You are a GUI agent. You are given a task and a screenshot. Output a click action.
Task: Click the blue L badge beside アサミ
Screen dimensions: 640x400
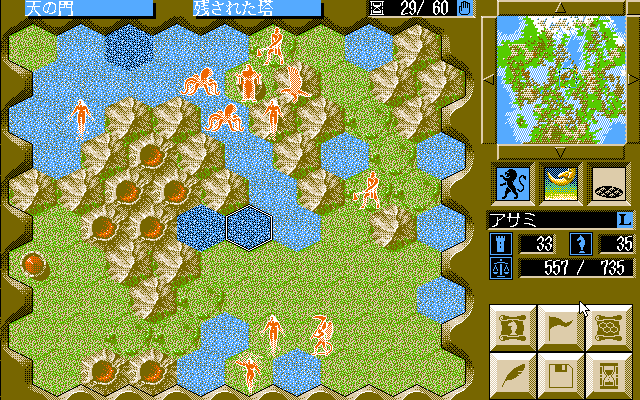pyautogui.click(x=622, y=218)
